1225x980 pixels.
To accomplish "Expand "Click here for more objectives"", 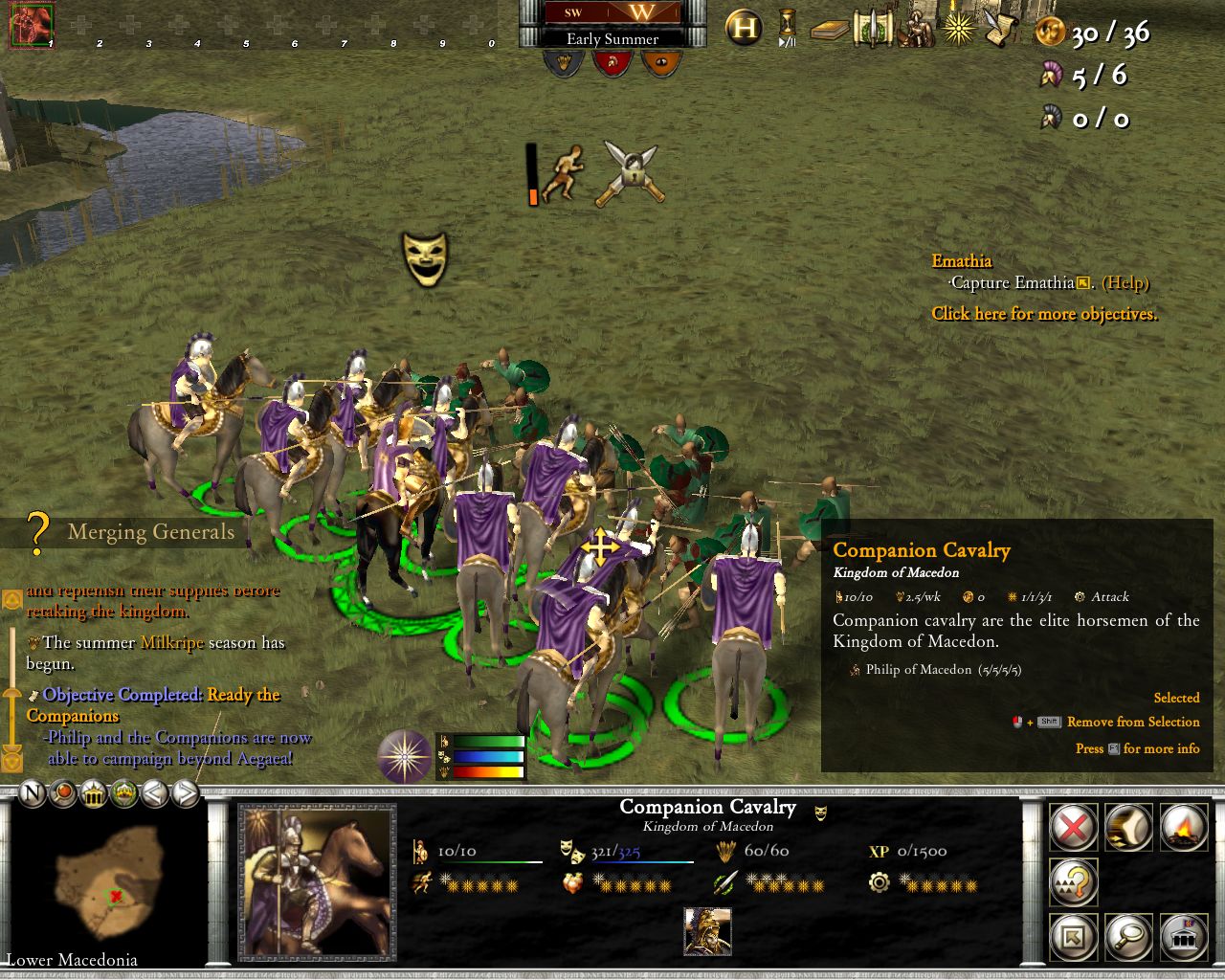I will (1044, 314).
